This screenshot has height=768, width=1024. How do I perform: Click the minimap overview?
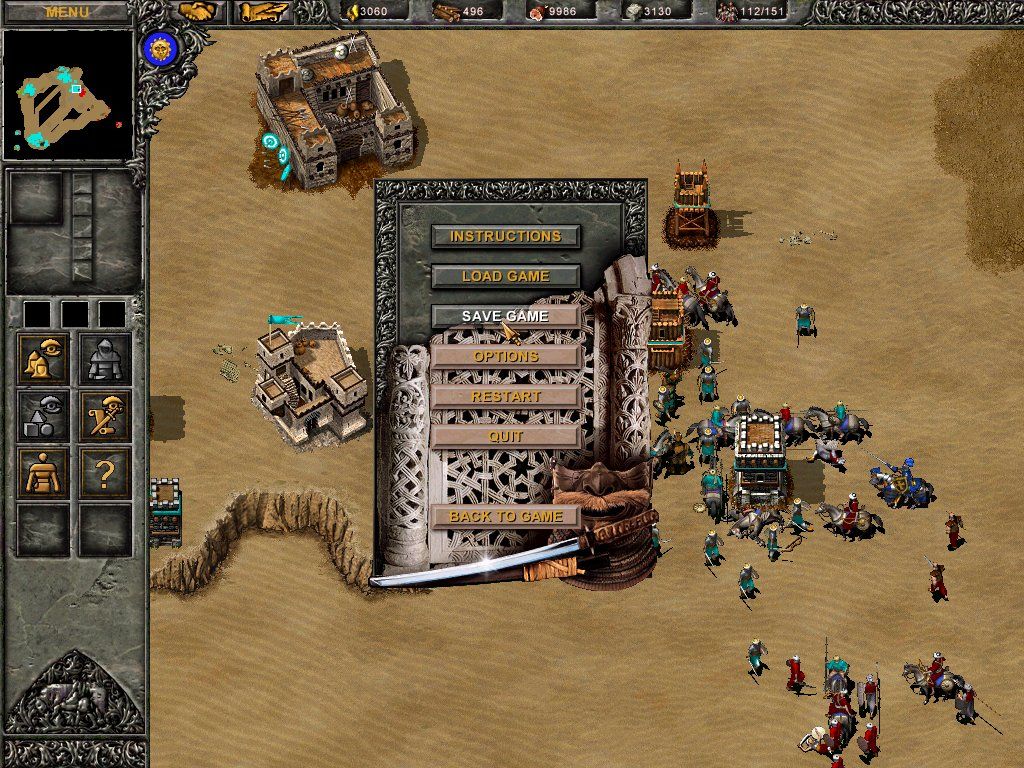coord(68,94)
